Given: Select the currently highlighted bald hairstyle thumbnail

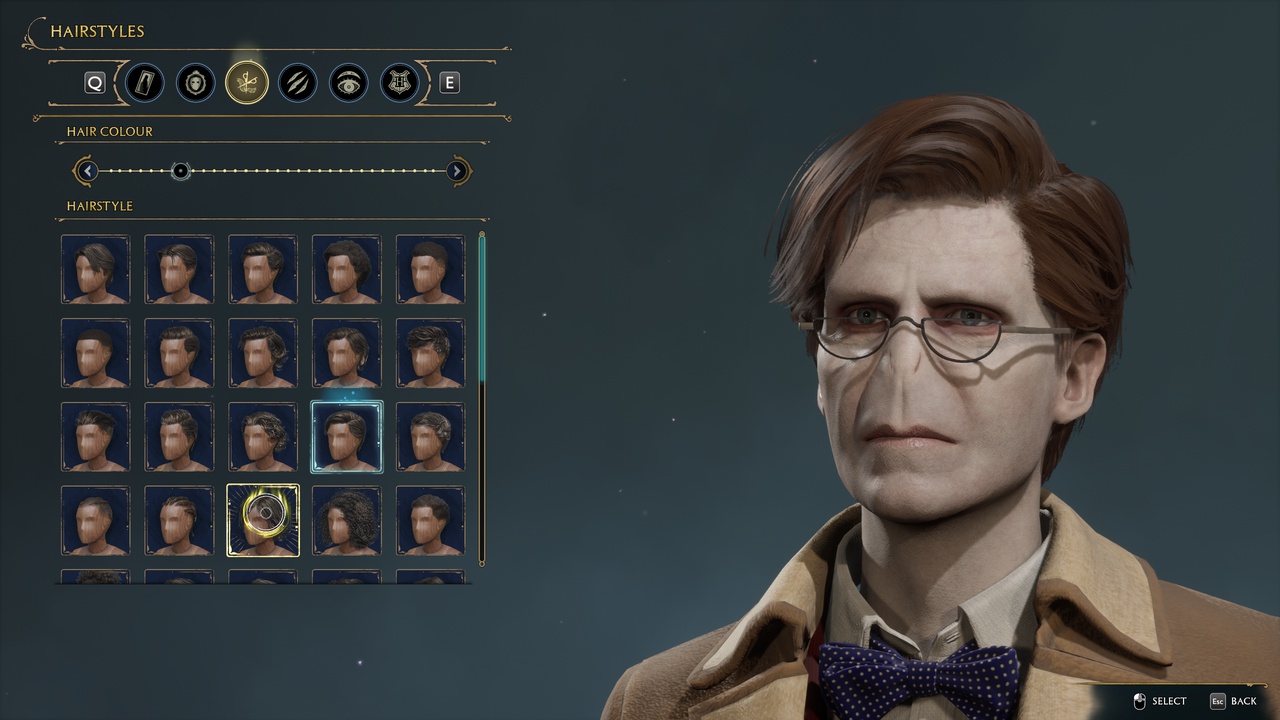Looking at the screenshot, I should tap(263, 519).
